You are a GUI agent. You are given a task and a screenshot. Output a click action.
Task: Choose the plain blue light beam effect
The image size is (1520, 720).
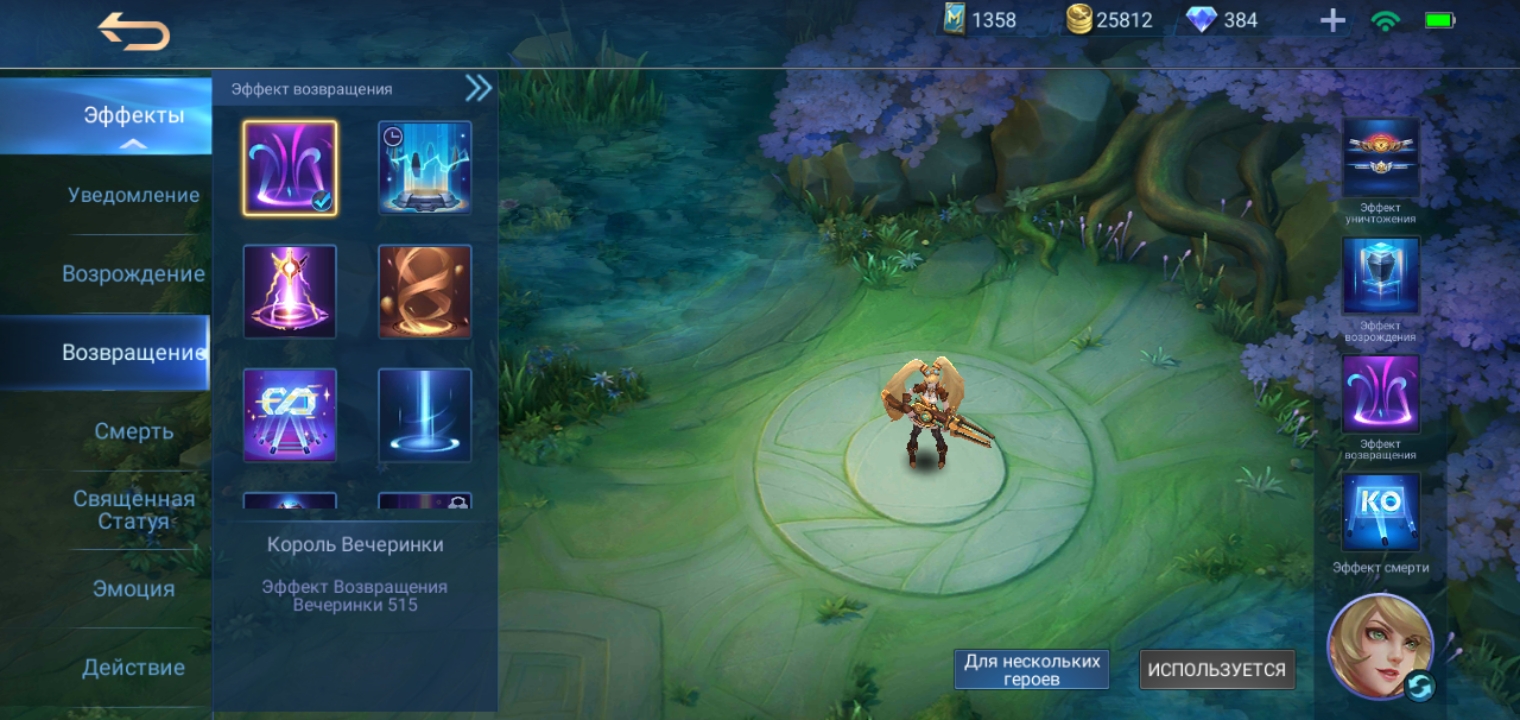click(x=425, y=415)
